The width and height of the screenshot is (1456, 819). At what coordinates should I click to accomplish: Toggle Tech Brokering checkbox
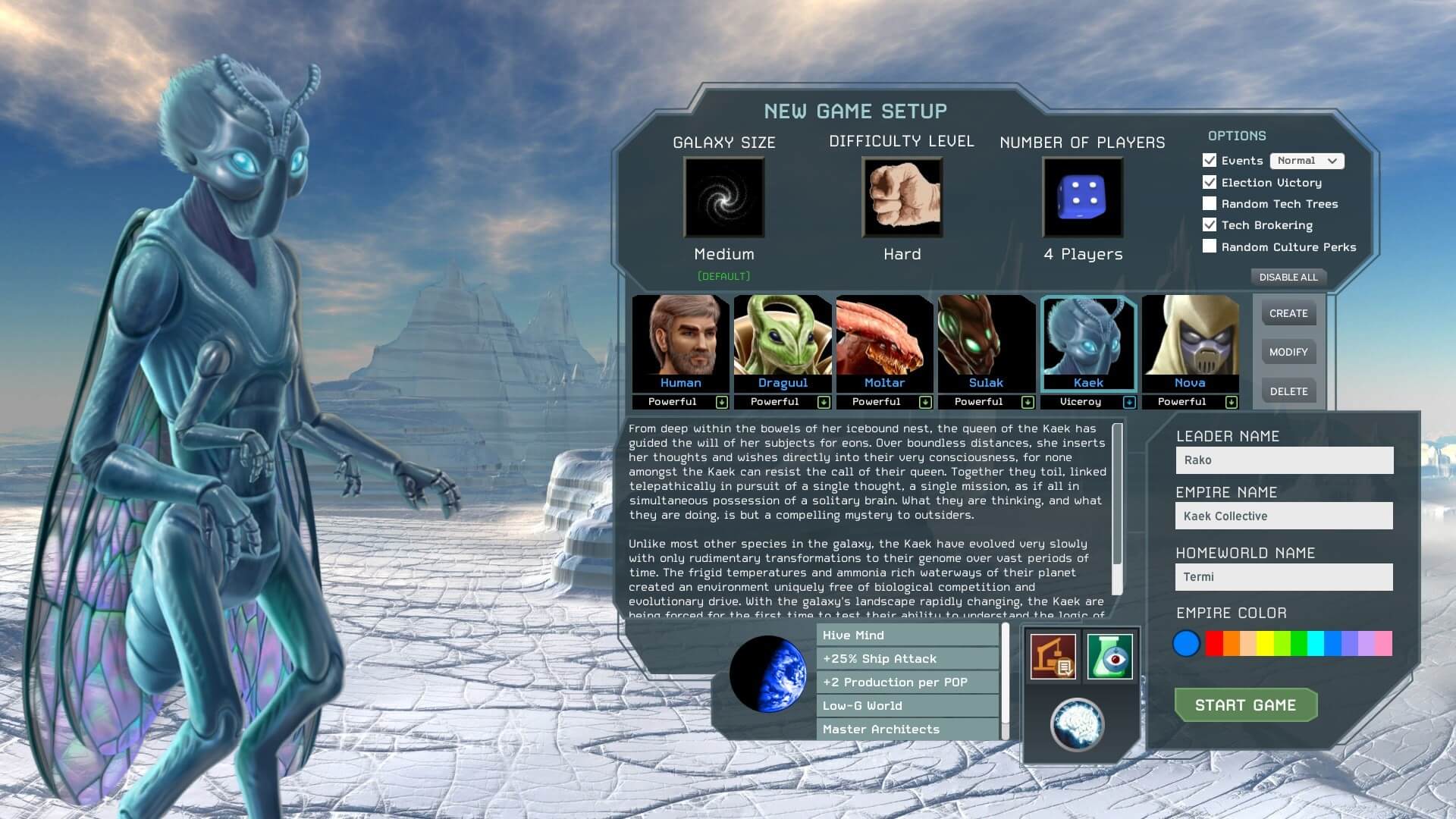[x=1210, y=225]
